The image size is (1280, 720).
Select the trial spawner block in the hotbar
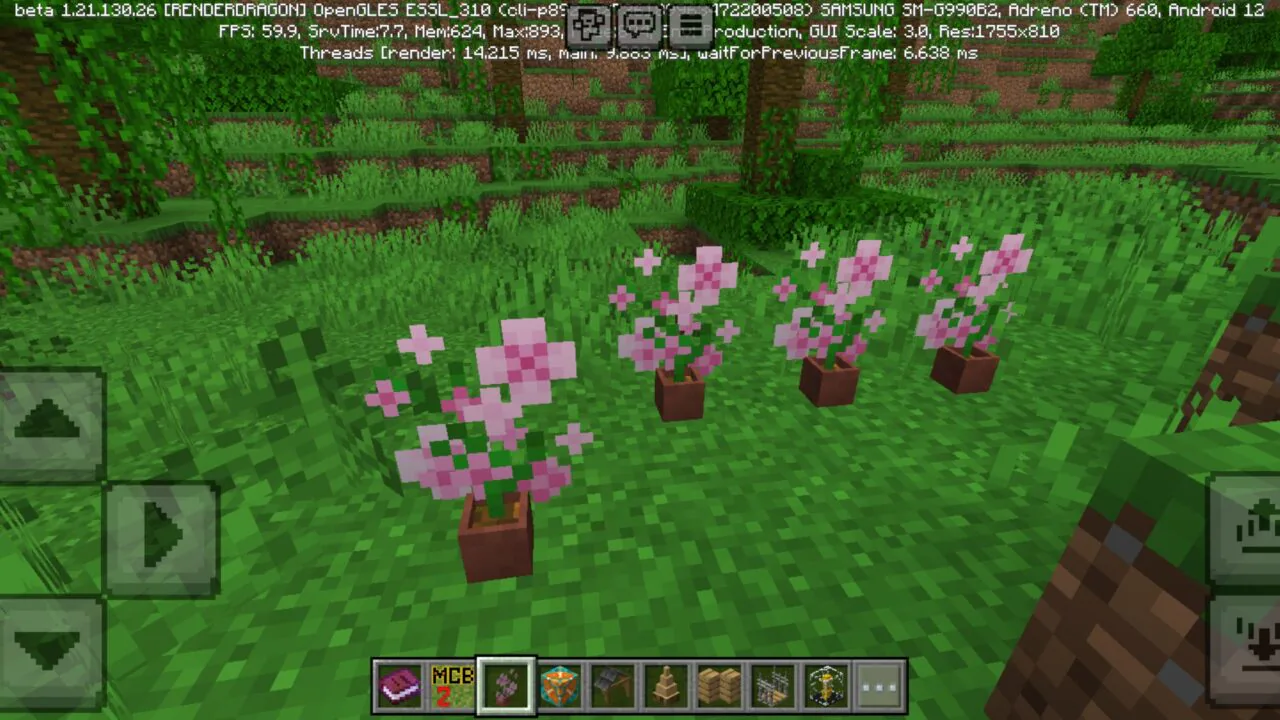(x=559, y=683)
